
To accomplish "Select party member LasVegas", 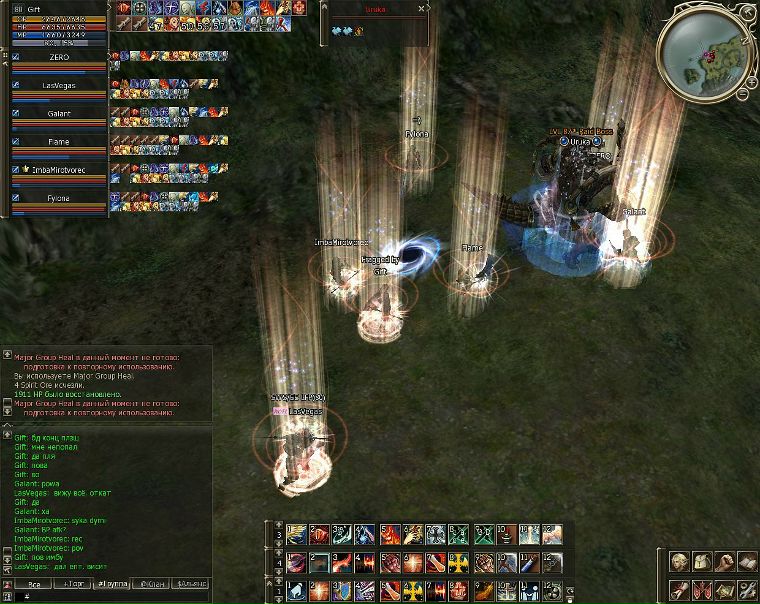I will (x=58, y=86).
